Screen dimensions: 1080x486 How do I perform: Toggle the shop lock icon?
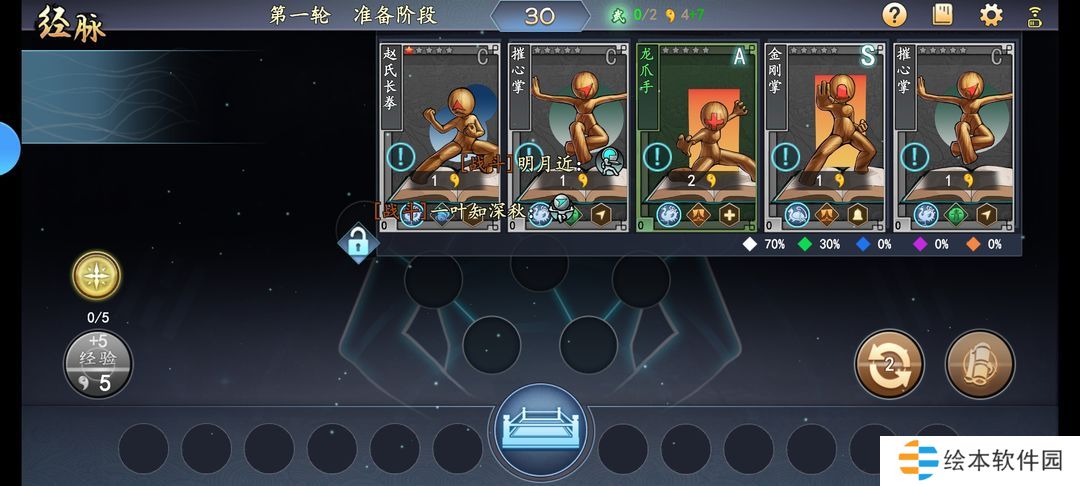click(x=357, y=242)
